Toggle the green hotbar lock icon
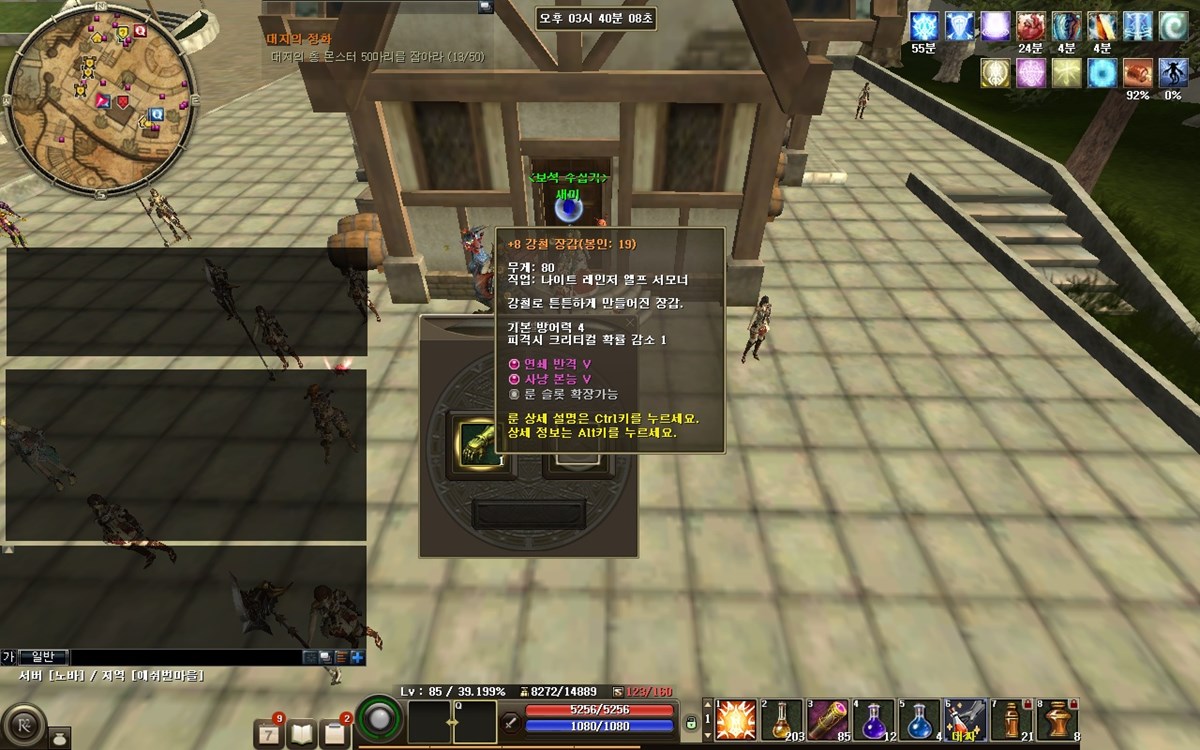The width and height of the screenshot is (1200, 750). pyautogui.click(x=690, y=722)
